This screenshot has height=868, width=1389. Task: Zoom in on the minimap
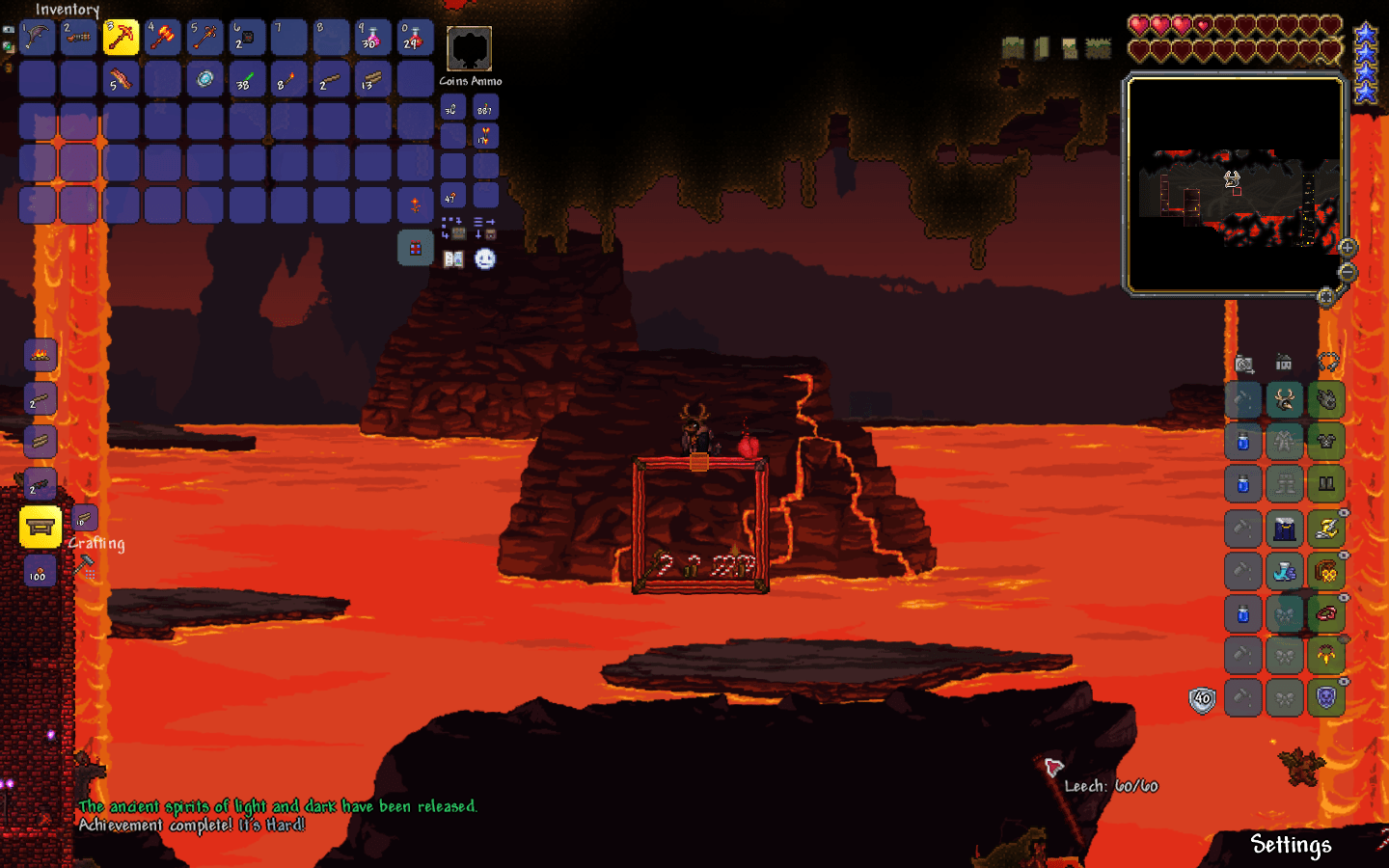[1347, 248]
